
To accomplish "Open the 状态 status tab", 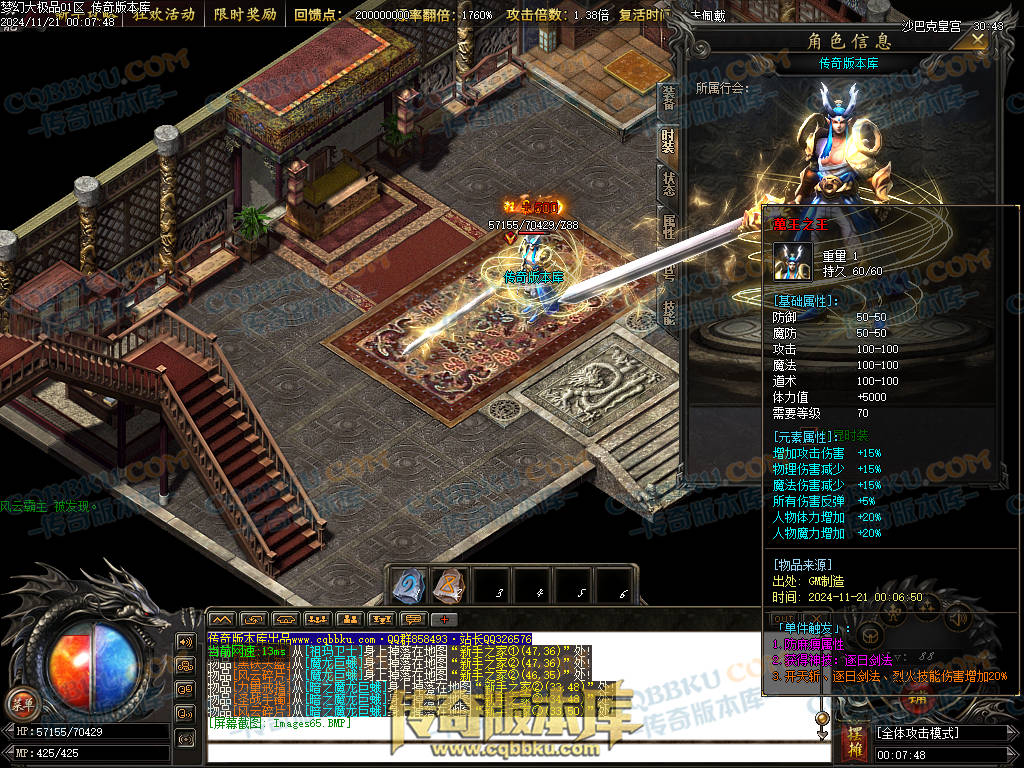I will 668,184.
